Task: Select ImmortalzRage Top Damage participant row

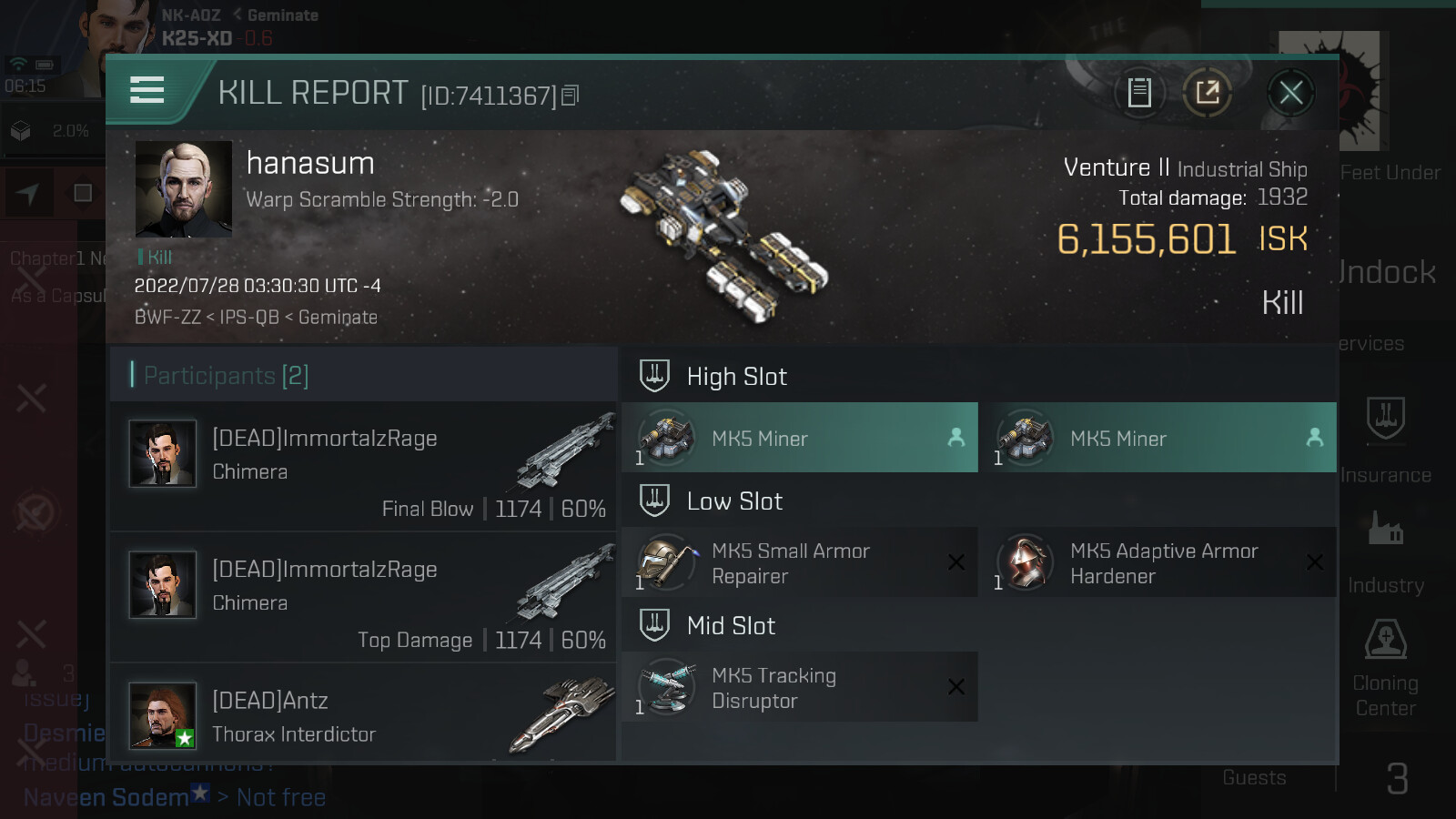Action: [x=364, y=598]
